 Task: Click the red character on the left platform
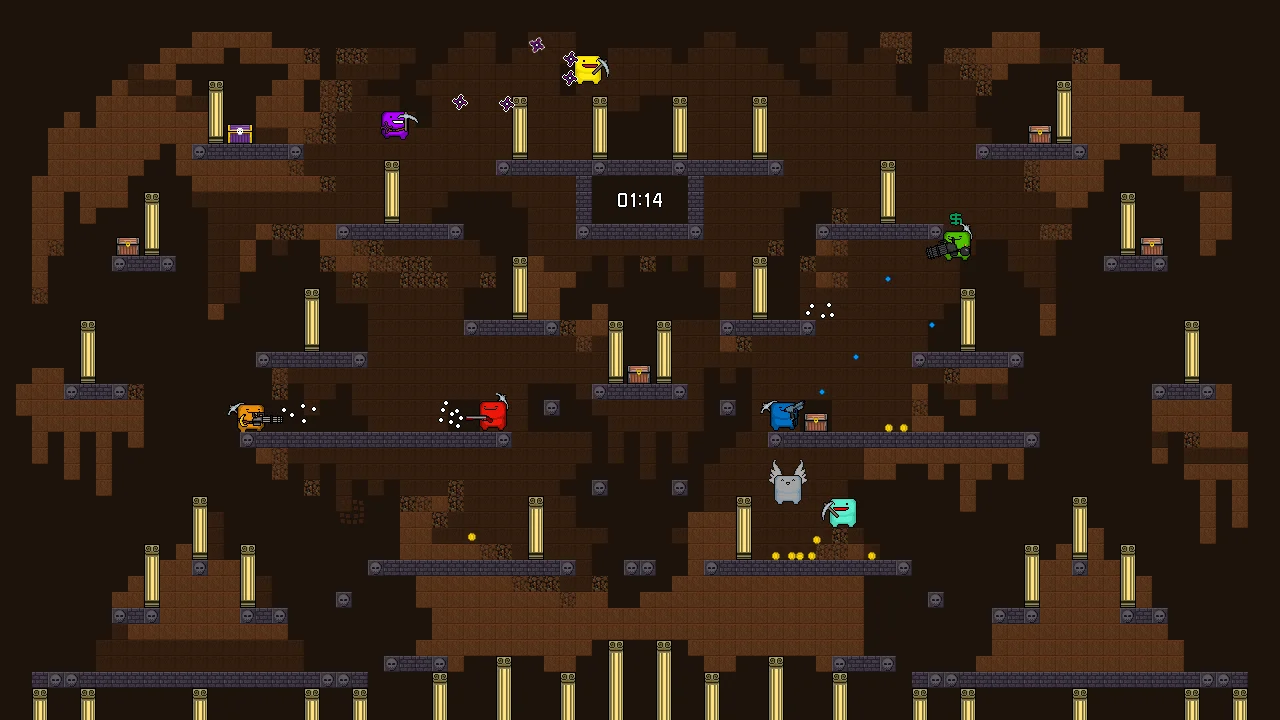pyautogui.click(x=493, y=414)
